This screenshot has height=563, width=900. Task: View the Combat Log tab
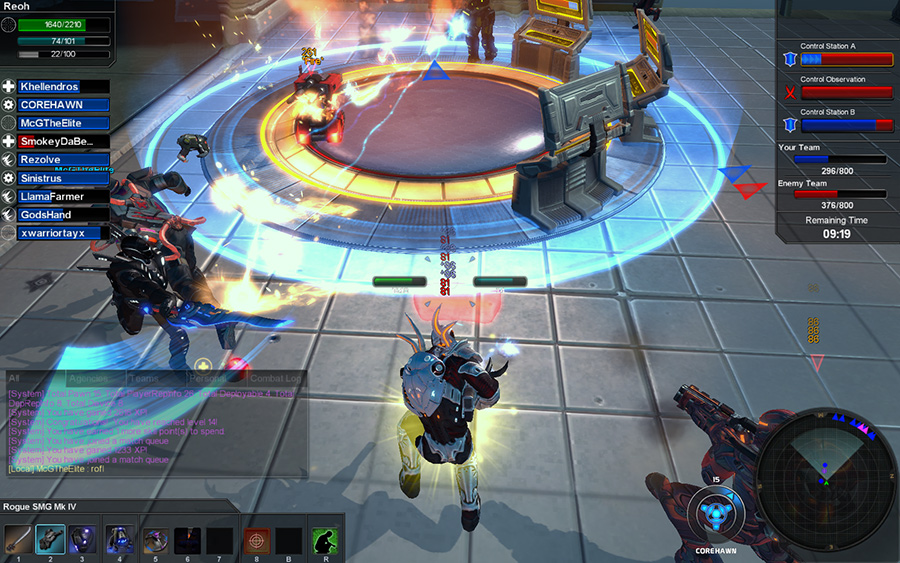[274, 380]
